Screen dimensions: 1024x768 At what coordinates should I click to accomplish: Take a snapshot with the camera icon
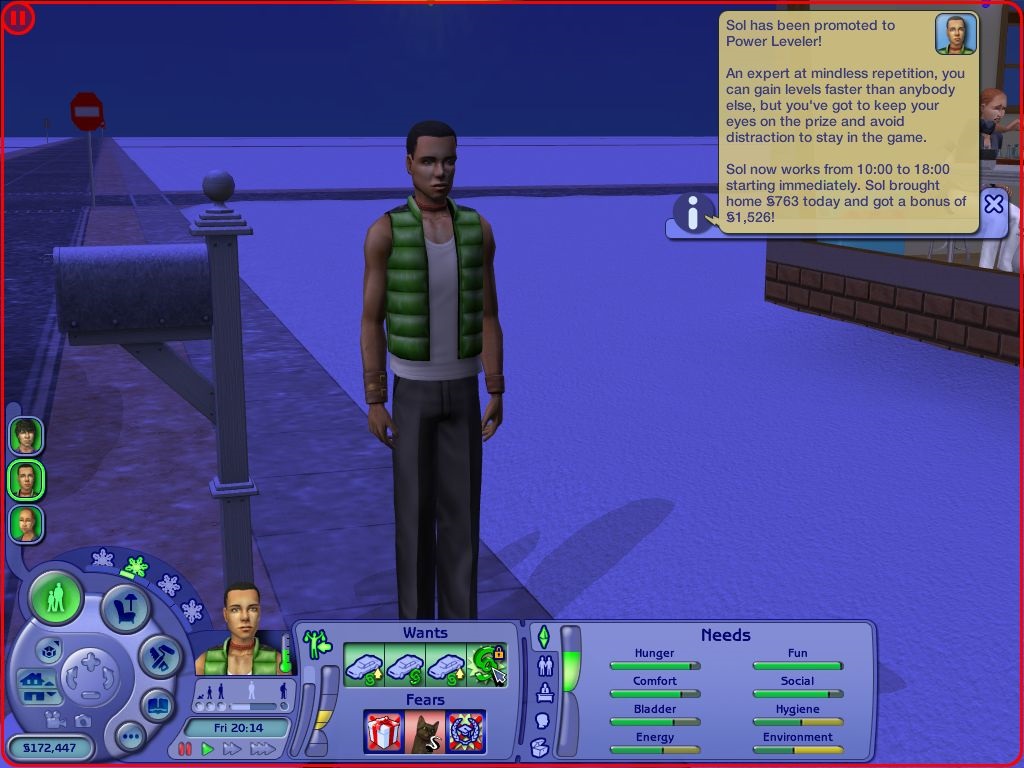(82, 720)
